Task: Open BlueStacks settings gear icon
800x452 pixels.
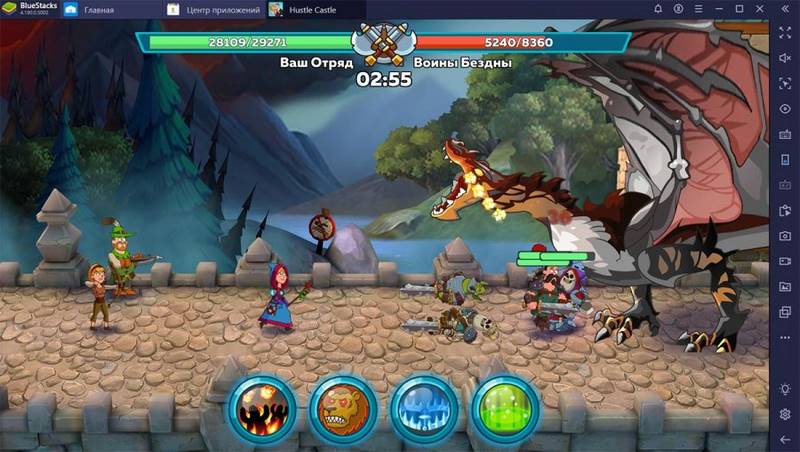Action: pyautogui.click(x=786, y=415)
